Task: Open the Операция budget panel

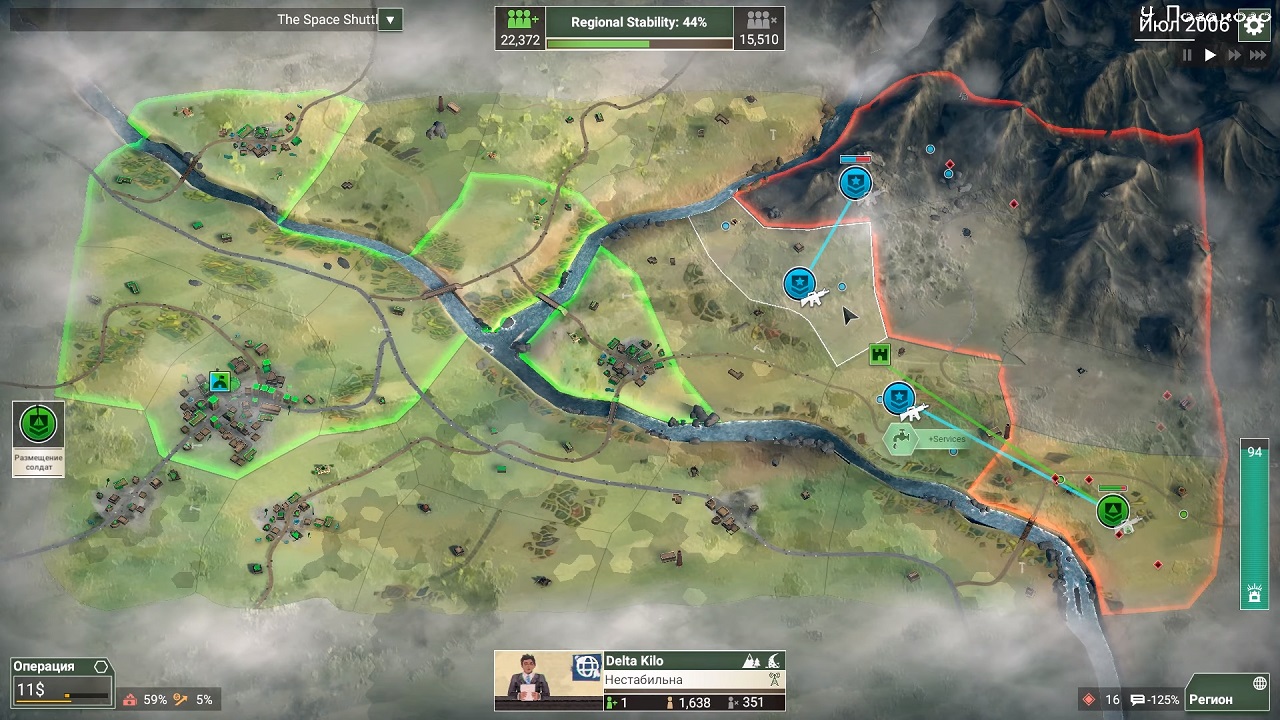Action: [60, 680]
